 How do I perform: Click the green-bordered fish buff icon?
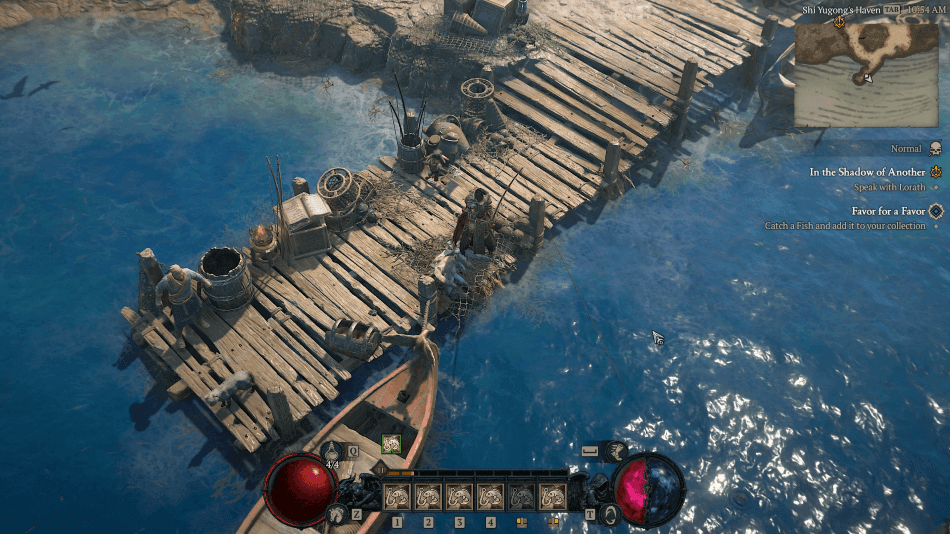click(391, 444)
